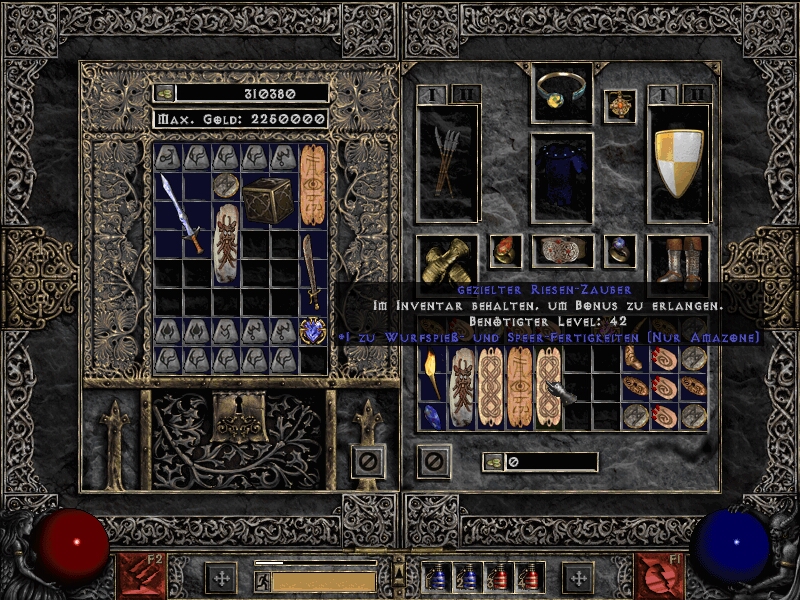Select the equipped dark blue body armor
The width and height of the screenshot is (800, 600).
coord(562,176)
